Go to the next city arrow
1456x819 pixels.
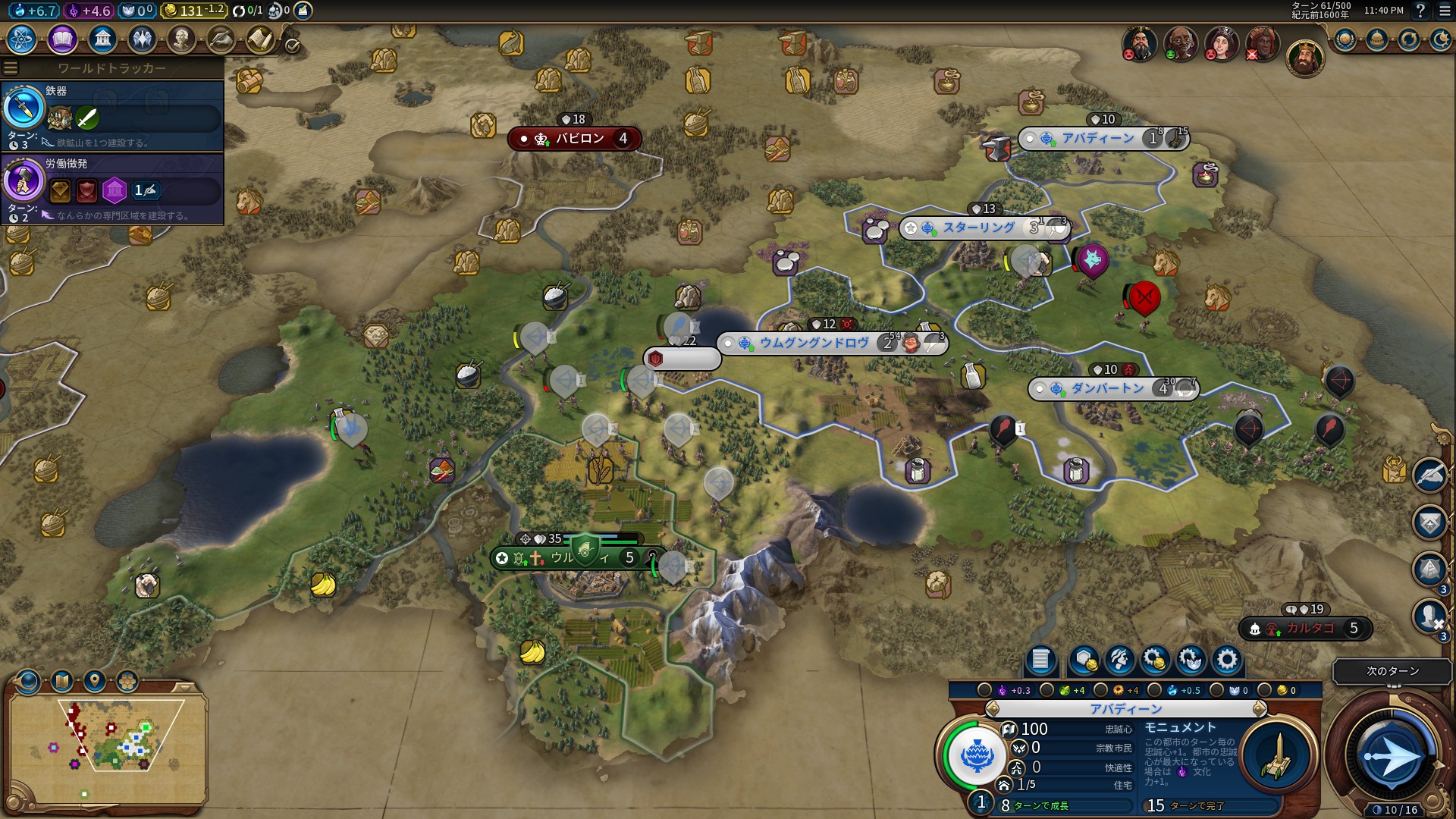point(1260,709)
